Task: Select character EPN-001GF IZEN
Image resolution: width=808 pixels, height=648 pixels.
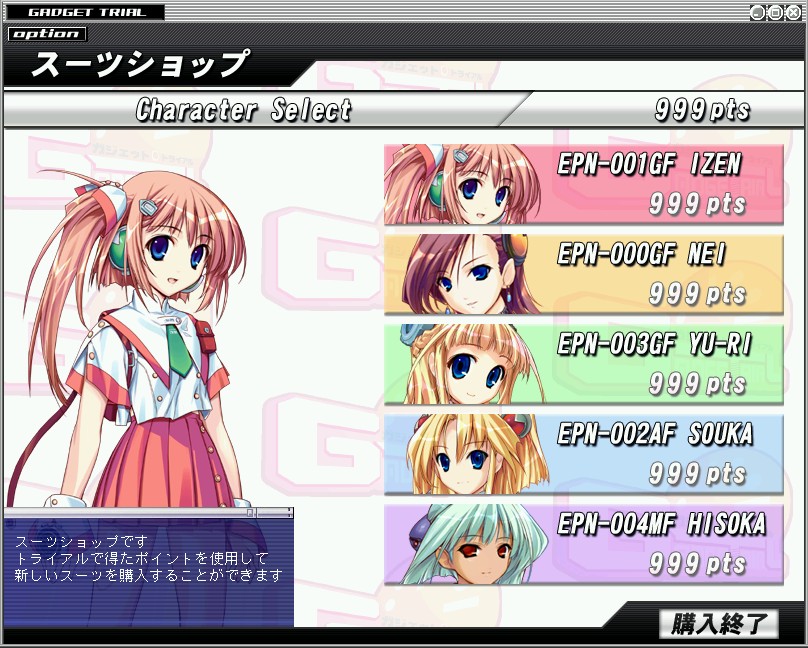Action: pos(584,184)
